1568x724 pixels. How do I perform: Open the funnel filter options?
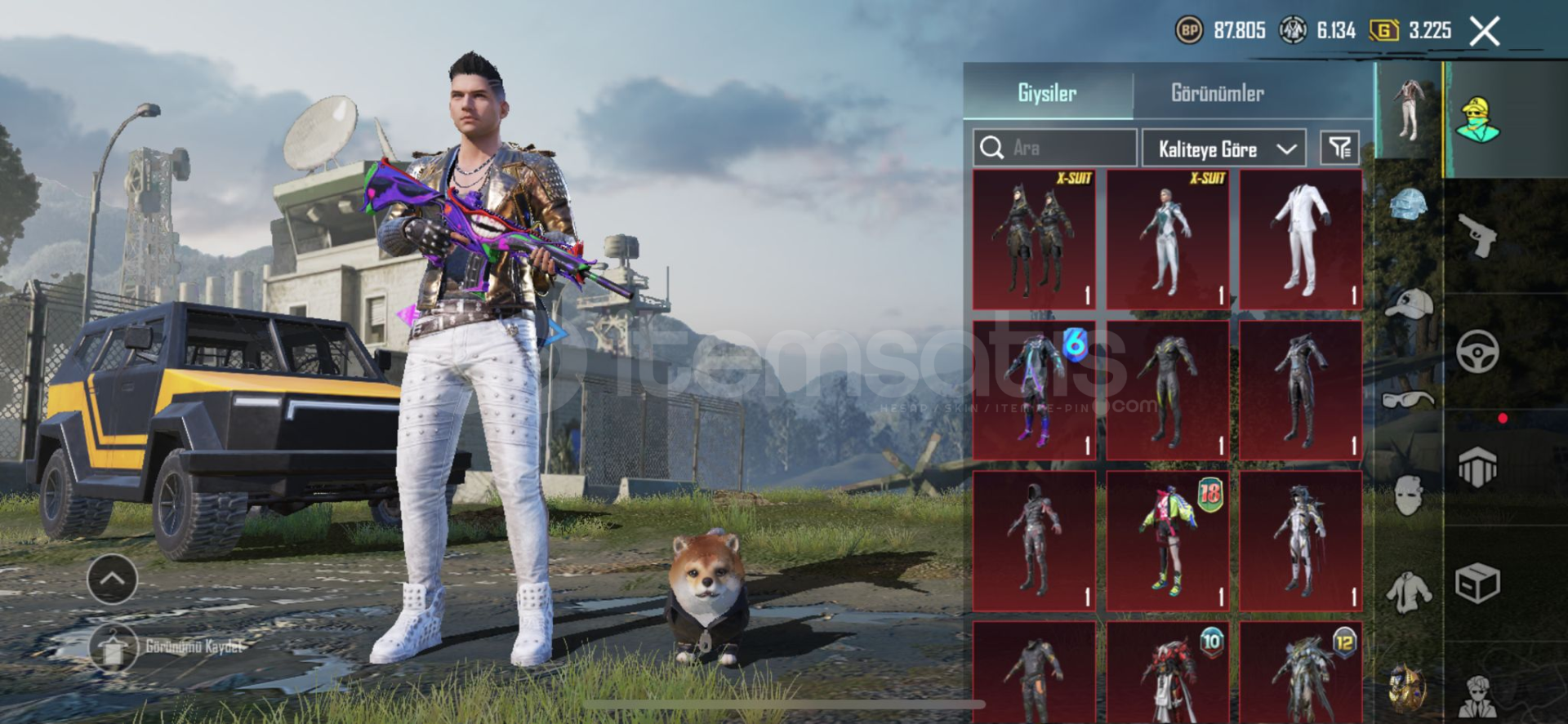pos(1339,148)
